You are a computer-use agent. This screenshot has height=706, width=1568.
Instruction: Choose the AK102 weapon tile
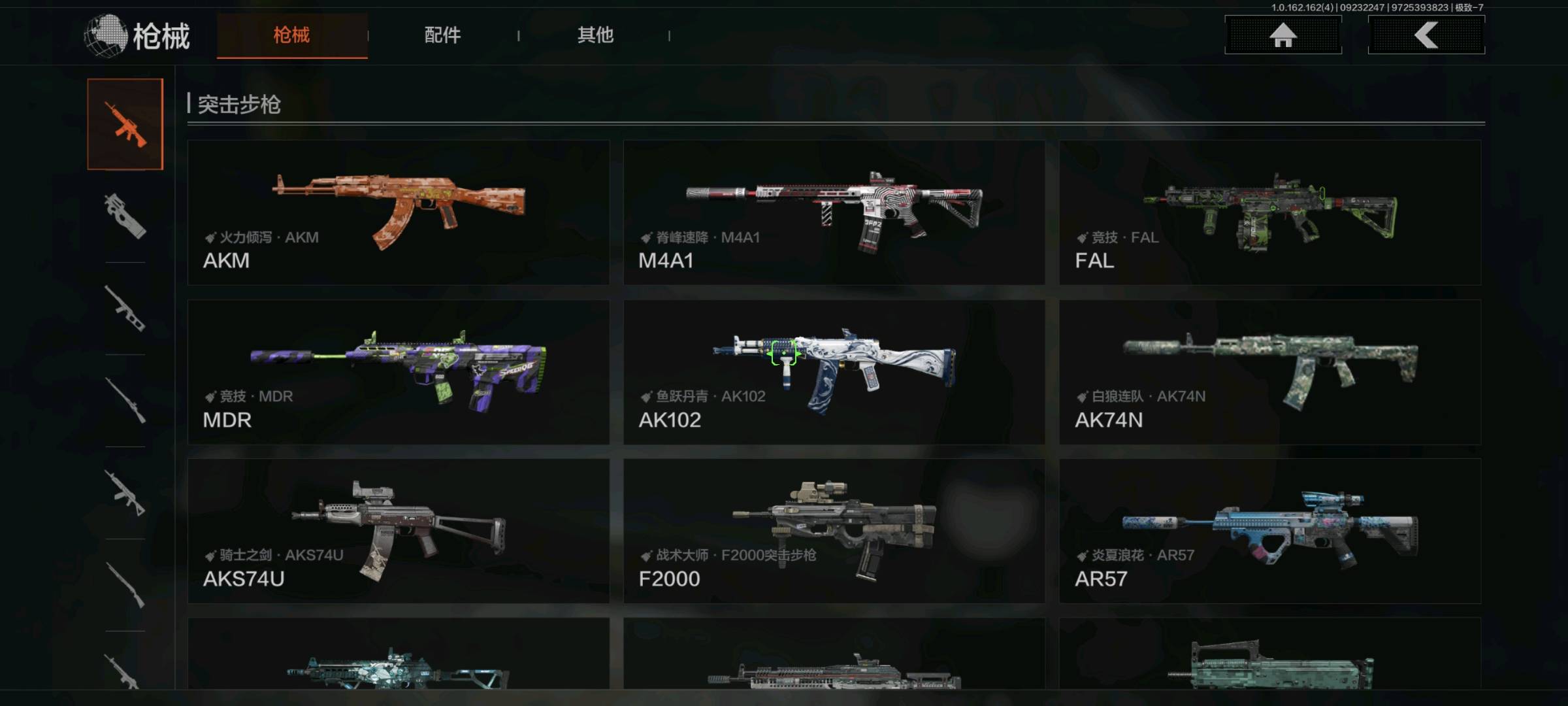point(834,372)
